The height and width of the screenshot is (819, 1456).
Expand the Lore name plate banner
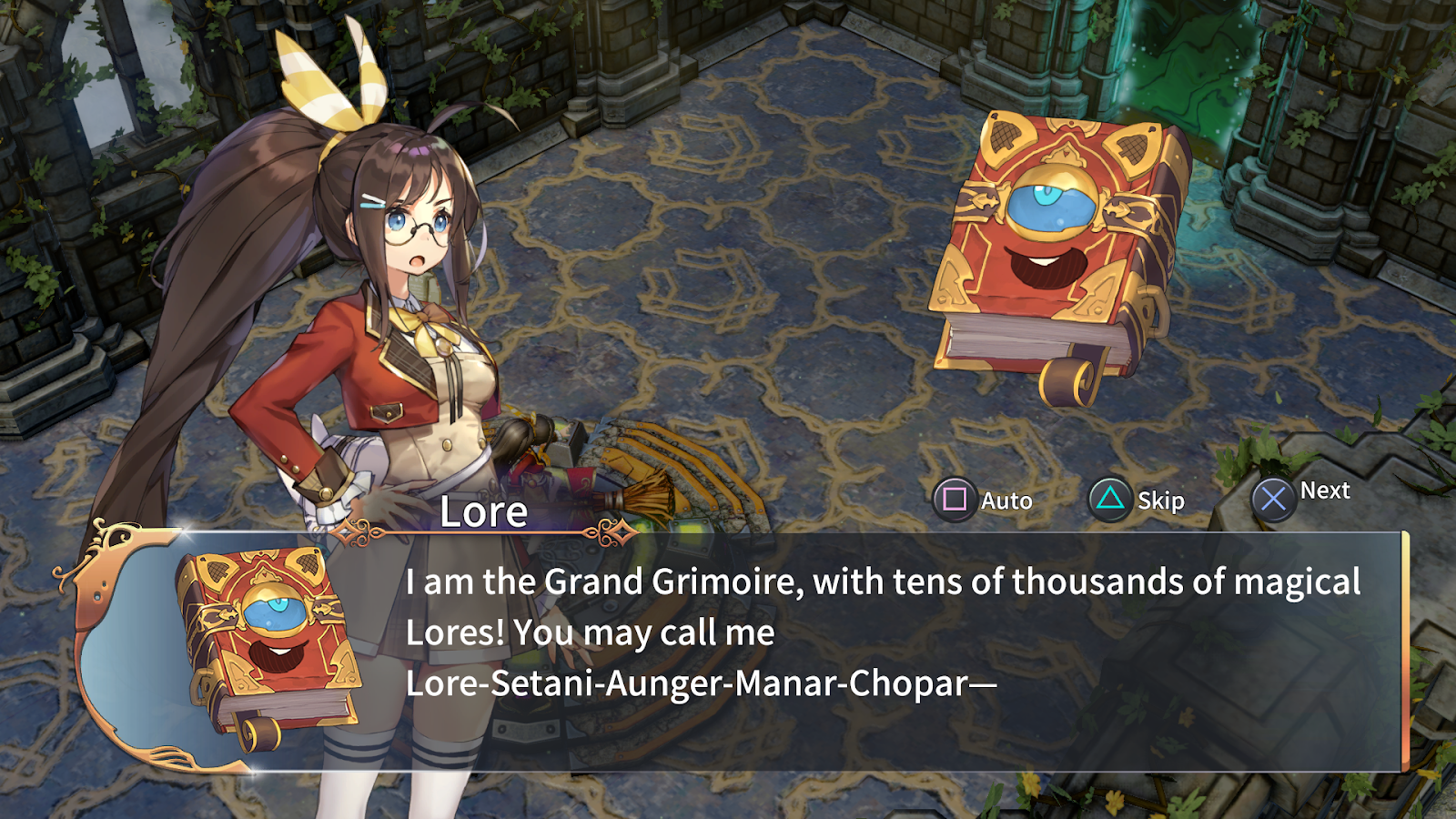[482, 514]
